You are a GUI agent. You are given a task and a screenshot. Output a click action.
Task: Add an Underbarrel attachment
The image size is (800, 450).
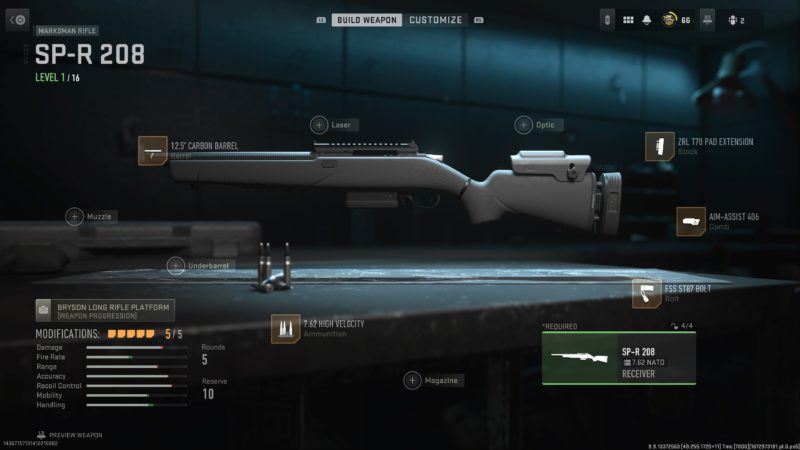click(x=176, y=266)
